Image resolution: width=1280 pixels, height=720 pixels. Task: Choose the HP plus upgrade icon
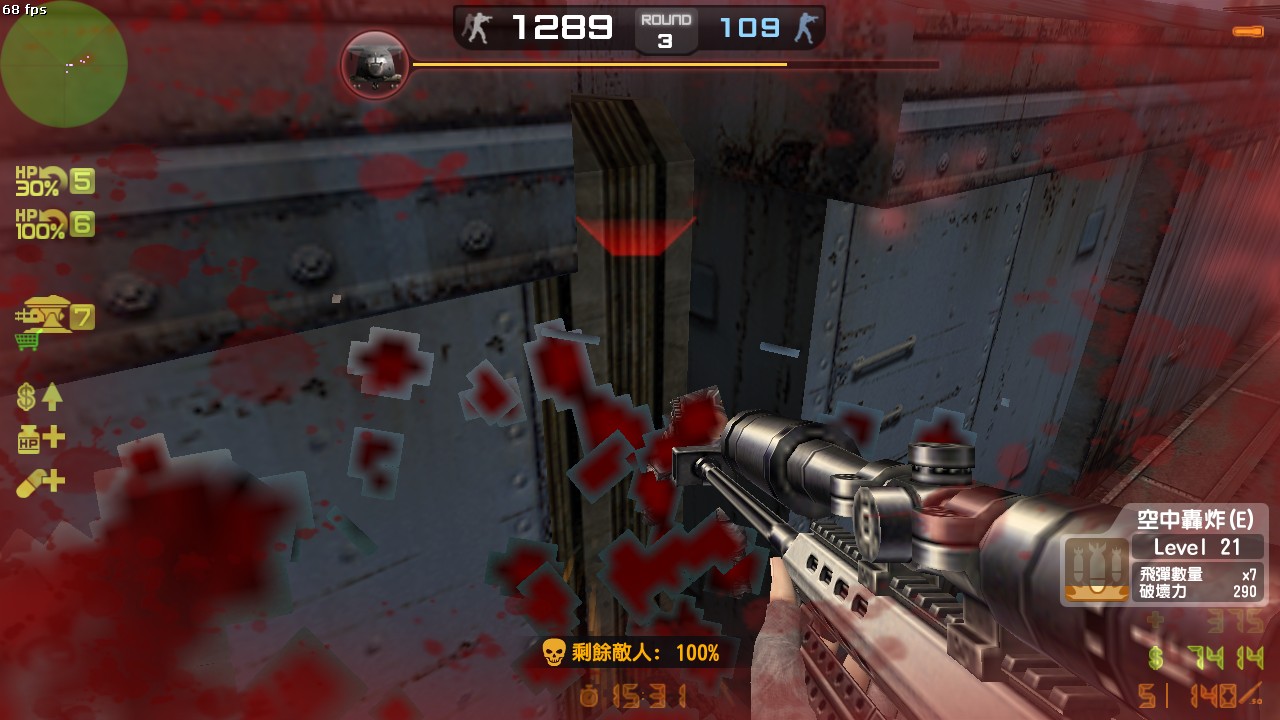point(40,438)
